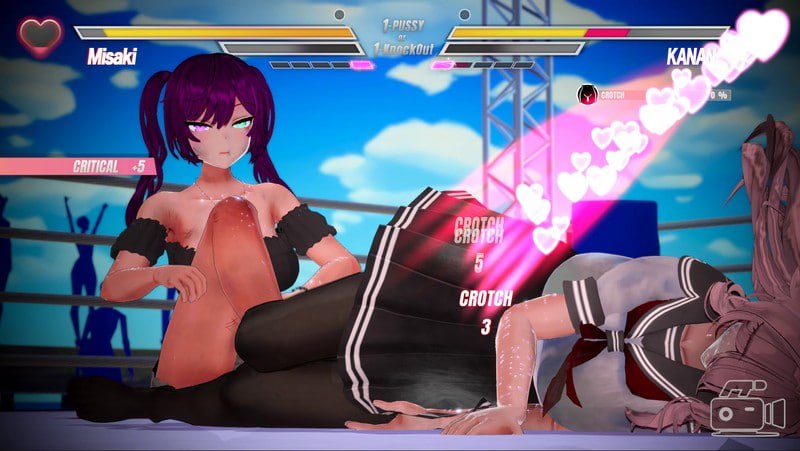
Task: Click the heart icon beside Misaki's name
Action: pyautogui.click(x=39, y=37)
